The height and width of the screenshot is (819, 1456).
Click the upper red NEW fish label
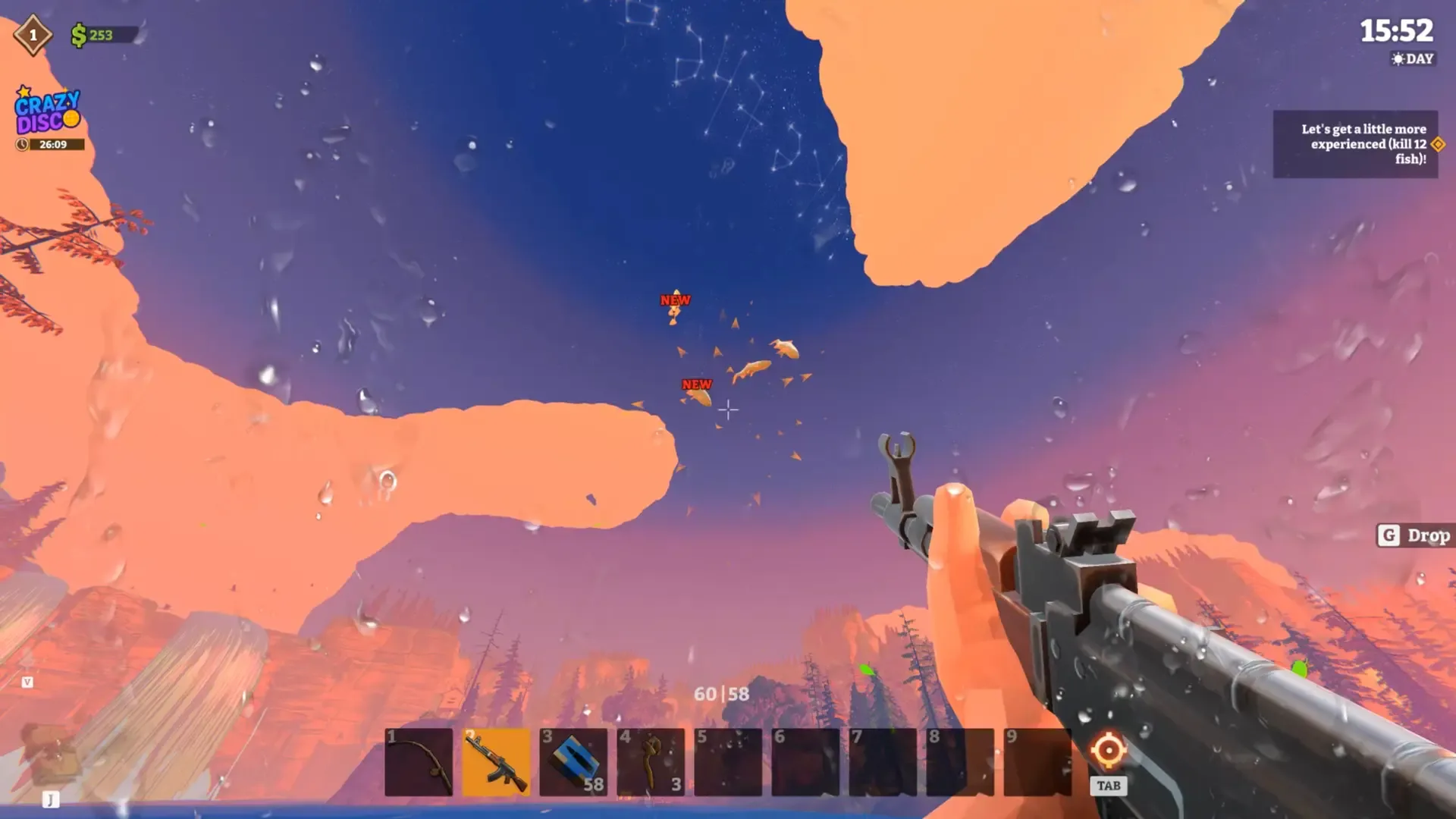(x=675, y=300)
